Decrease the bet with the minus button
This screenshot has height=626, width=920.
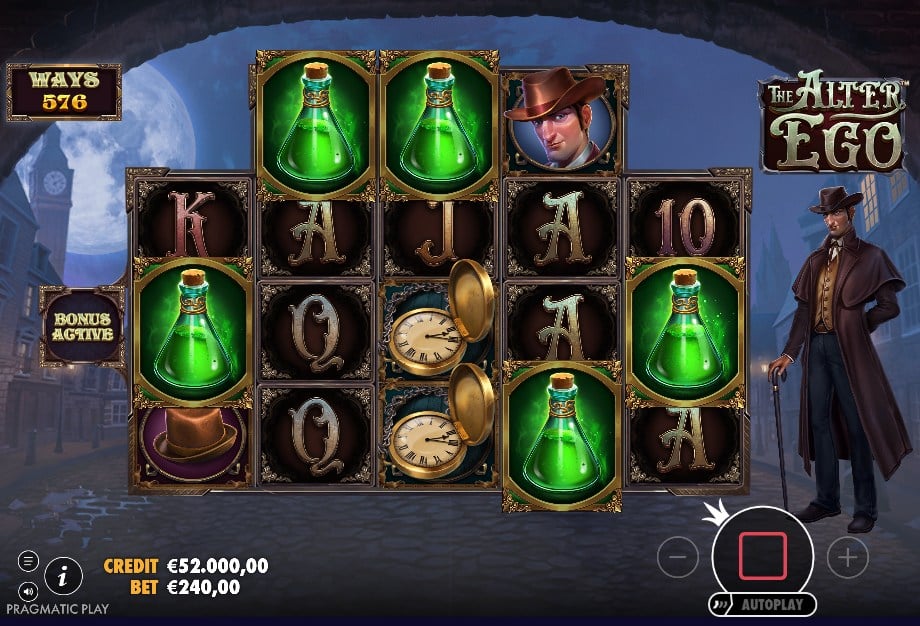pyautogui.click(x=677, y=557)
